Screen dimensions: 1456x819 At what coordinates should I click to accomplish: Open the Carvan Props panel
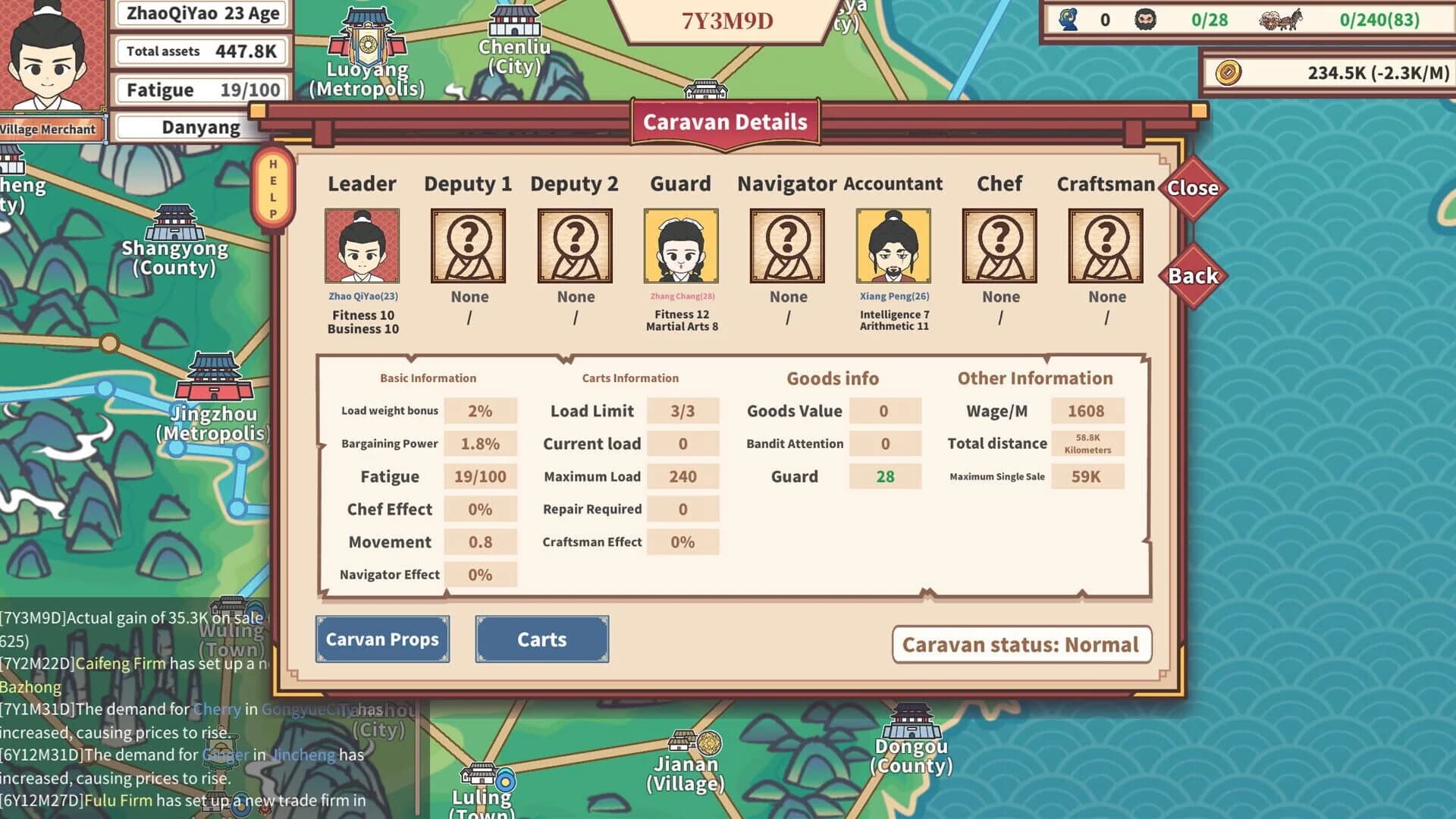pos(382,639)
